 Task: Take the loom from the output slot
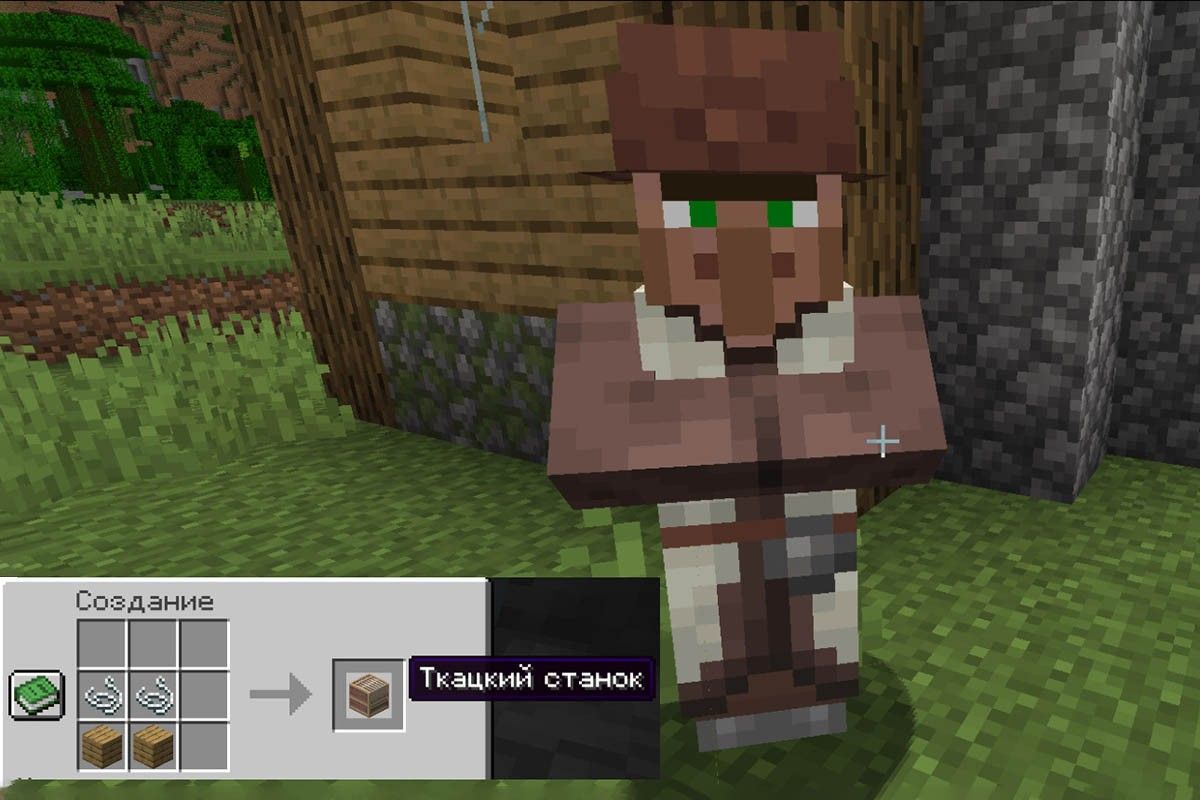[369, 694]
